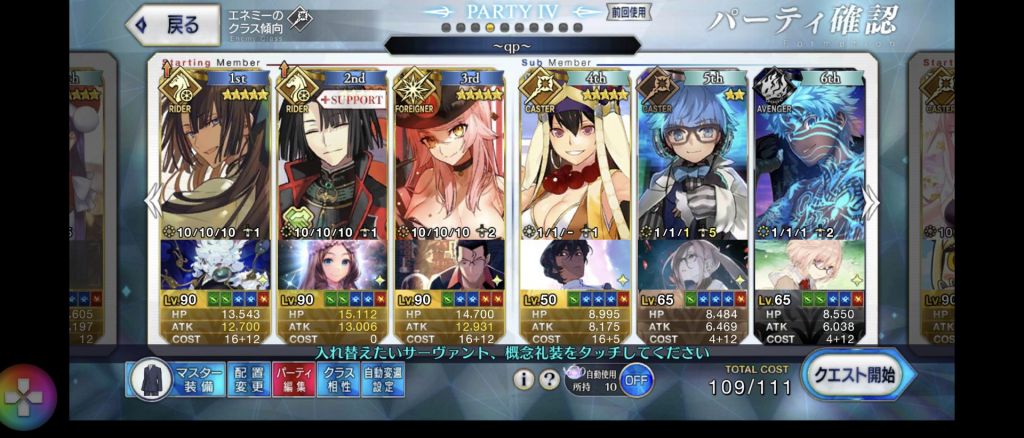Select the 1st slot Rider servant card
Image resolution: width=1024 pixels, height=438 pixels.
[217, 160]
